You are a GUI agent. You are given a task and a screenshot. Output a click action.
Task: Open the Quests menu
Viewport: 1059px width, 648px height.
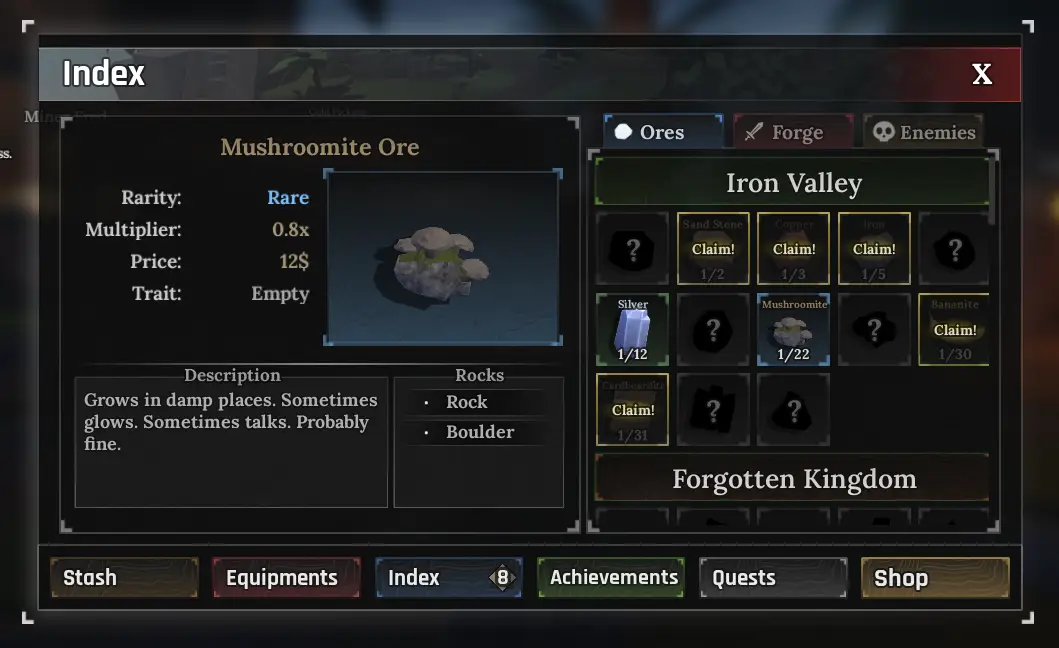coord(773,578)
